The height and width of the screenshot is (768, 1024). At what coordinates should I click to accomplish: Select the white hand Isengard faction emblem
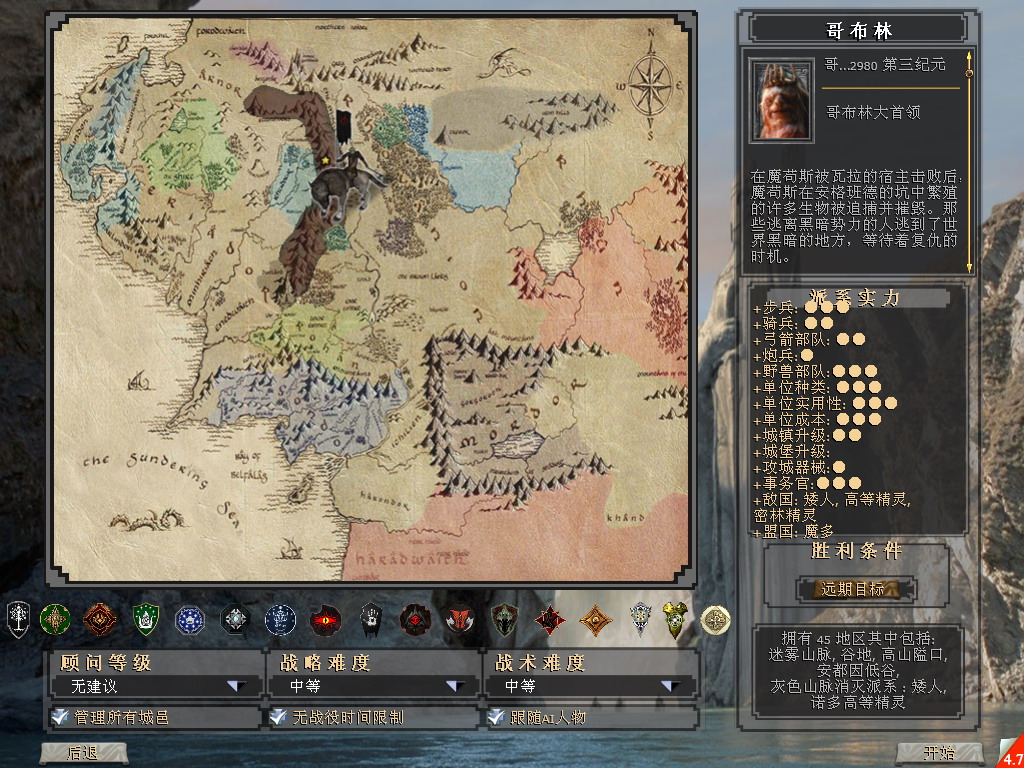(x=371, y=619)
